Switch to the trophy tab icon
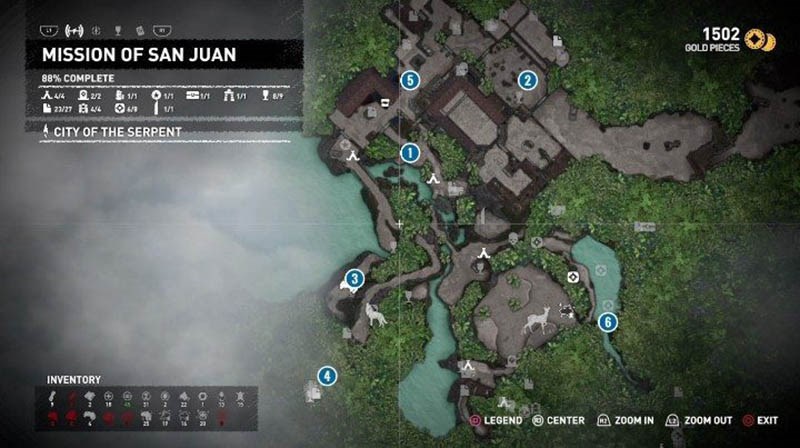This screenshot has width=800, height=448. (119, 30)
